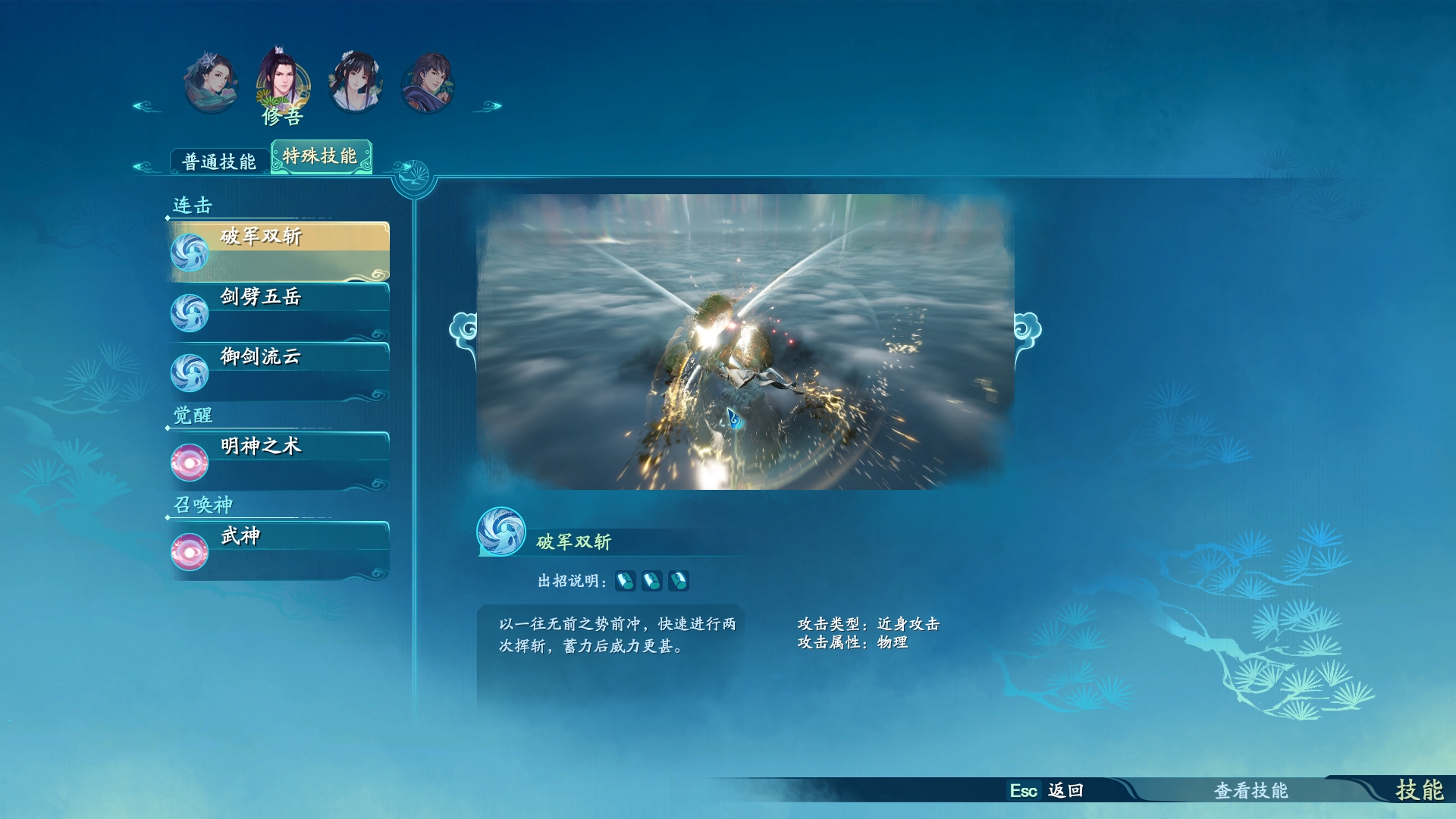Select the 武神 summon skill

279,550
